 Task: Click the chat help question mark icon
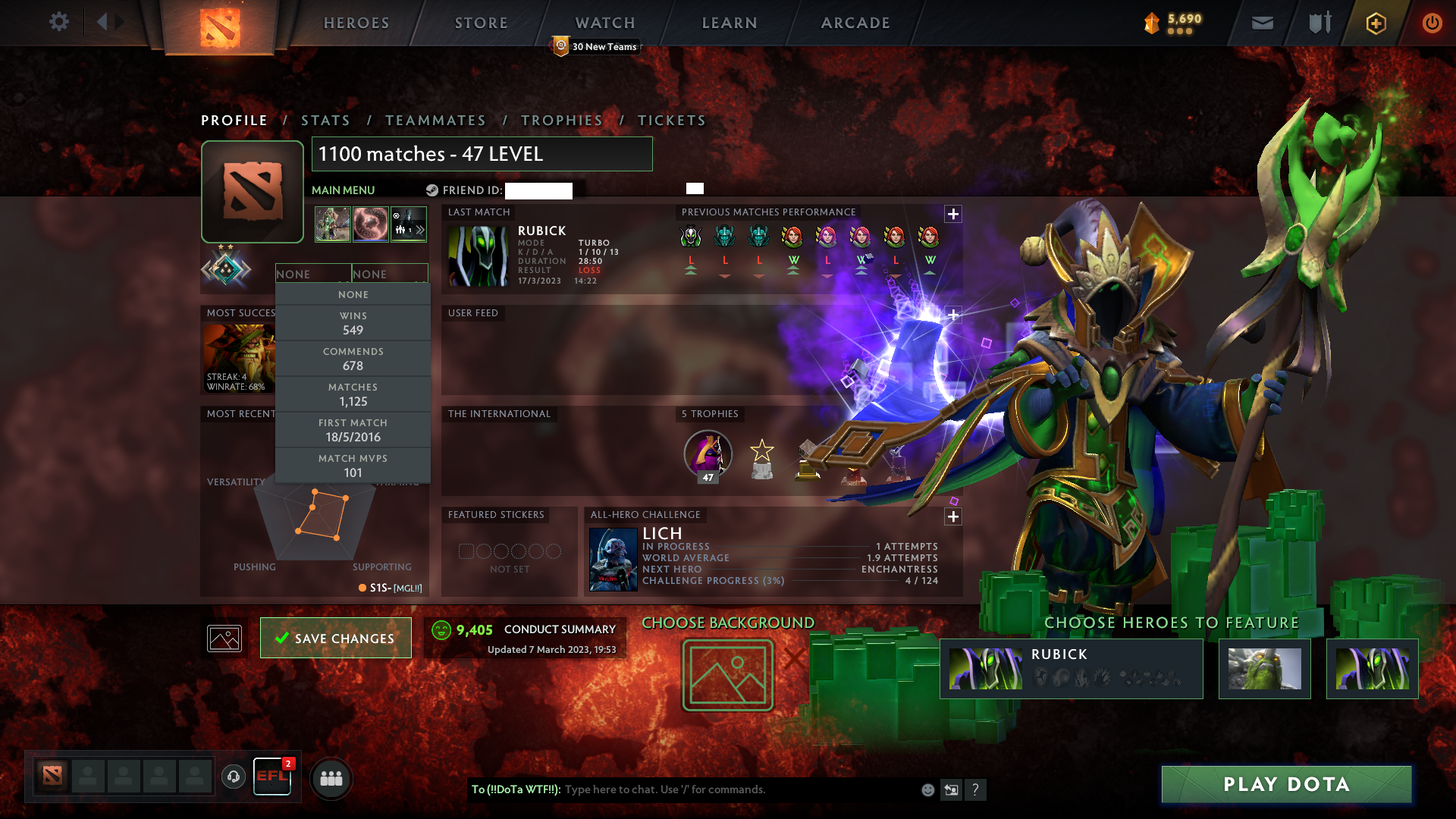976,790
